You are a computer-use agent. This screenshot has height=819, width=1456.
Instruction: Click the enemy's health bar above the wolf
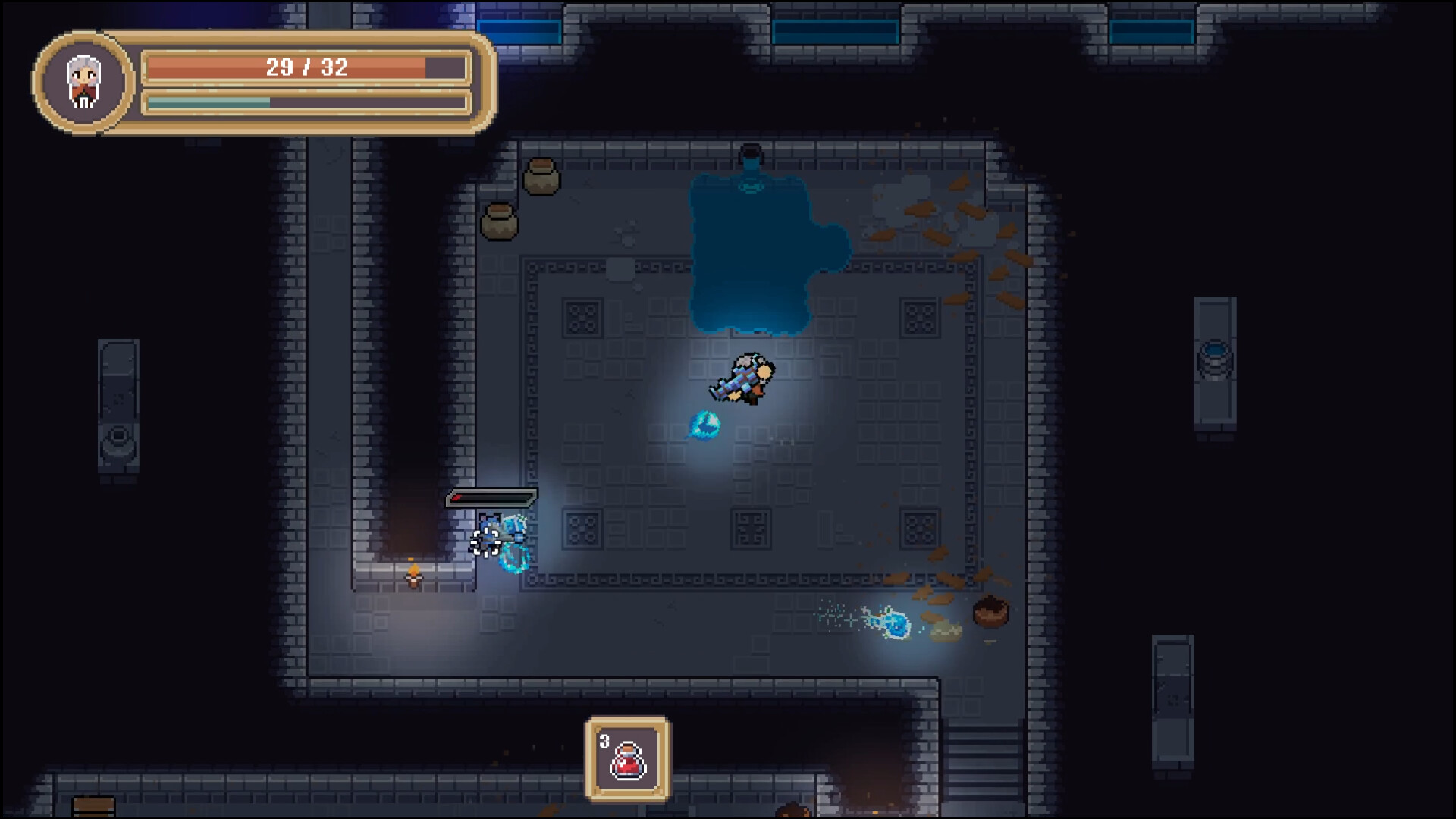493,499
